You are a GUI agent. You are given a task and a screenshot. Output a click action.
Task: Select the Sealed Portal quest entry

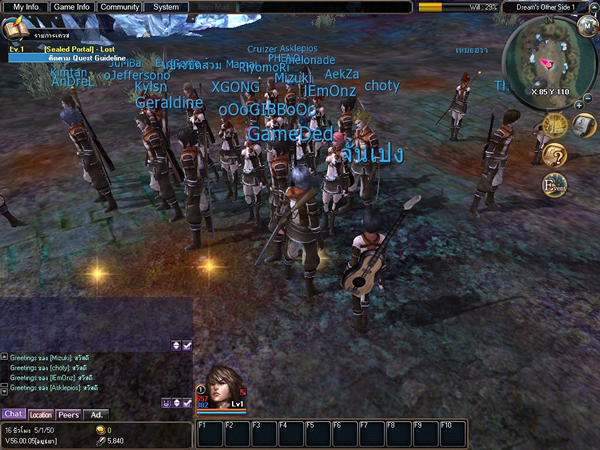(80, 48)
